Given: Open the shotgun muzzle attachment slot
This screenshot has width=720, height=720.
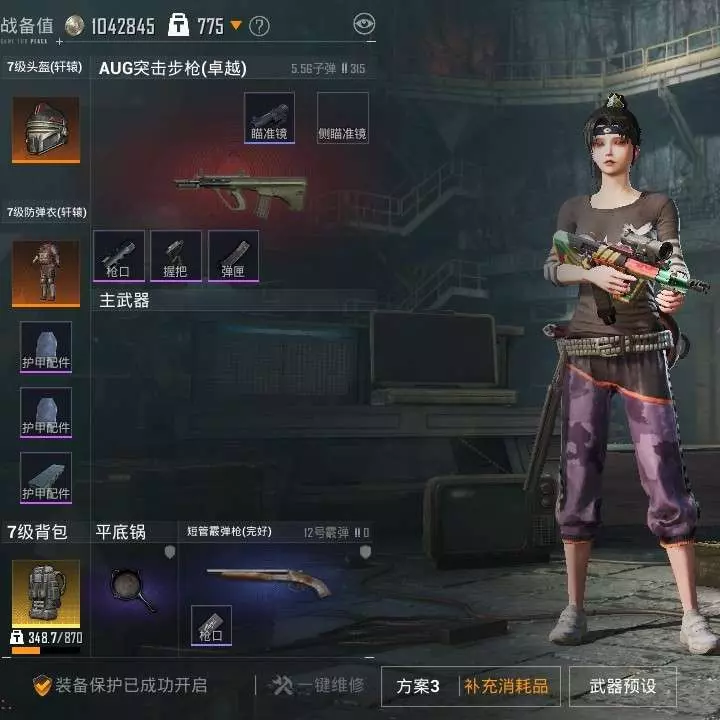Looking at the screenshot, I should pyautogui.click(x=211, y=625).
